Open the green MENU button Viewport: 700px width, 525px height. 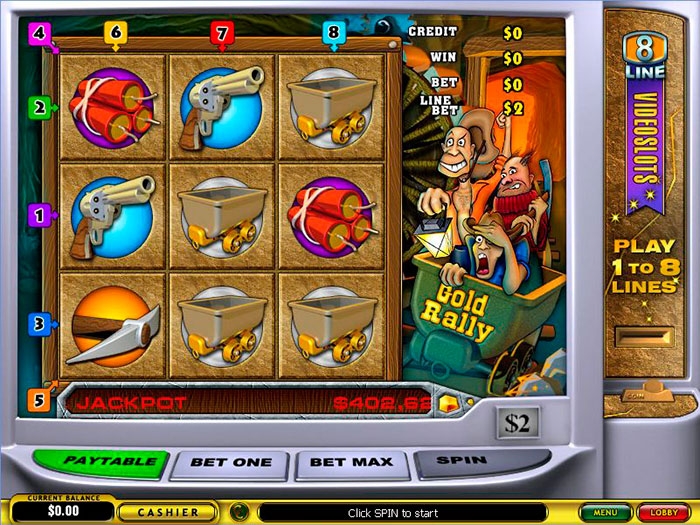tap(603, 512)
